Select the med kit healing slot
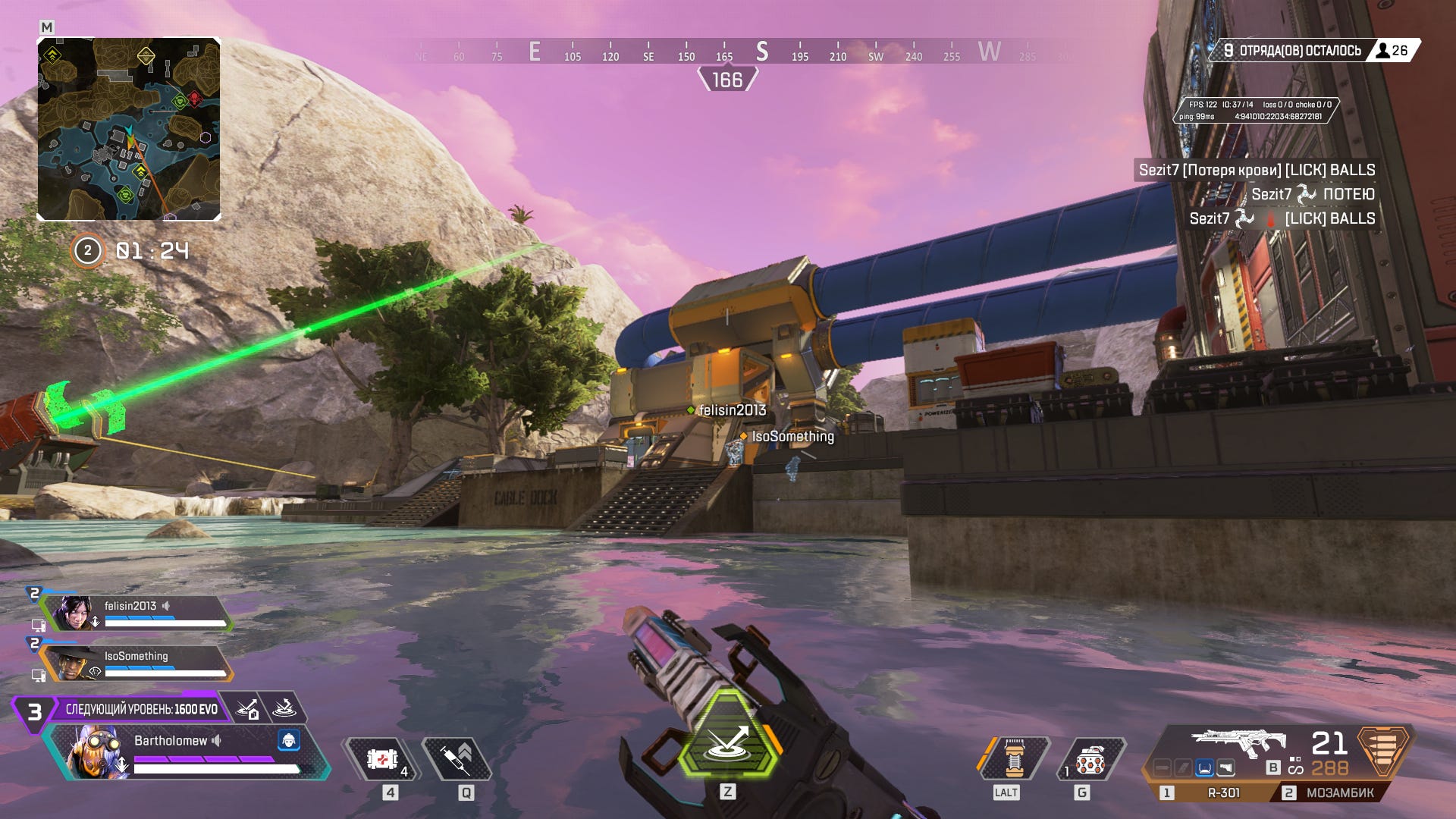The height and width of the screenshot is (819, 1456). 382,759
